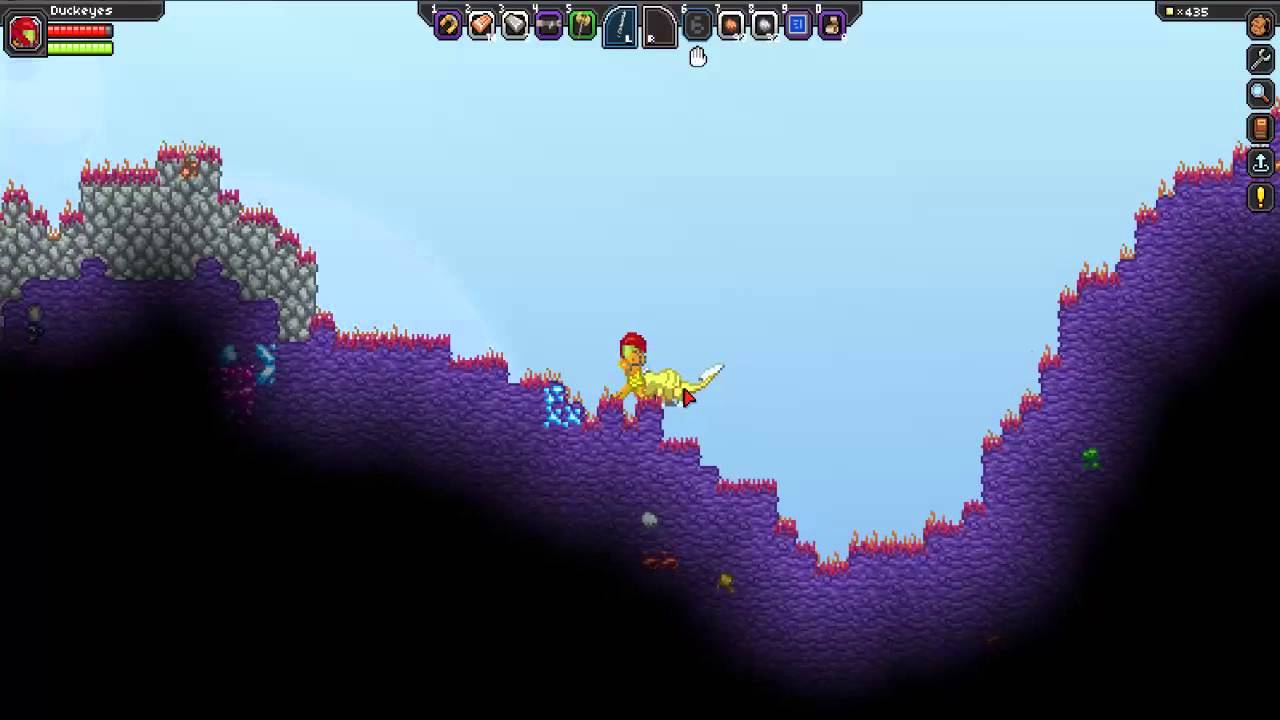
Task: Select the dim hotbar slot 6
Action: [x=697, y=26]
